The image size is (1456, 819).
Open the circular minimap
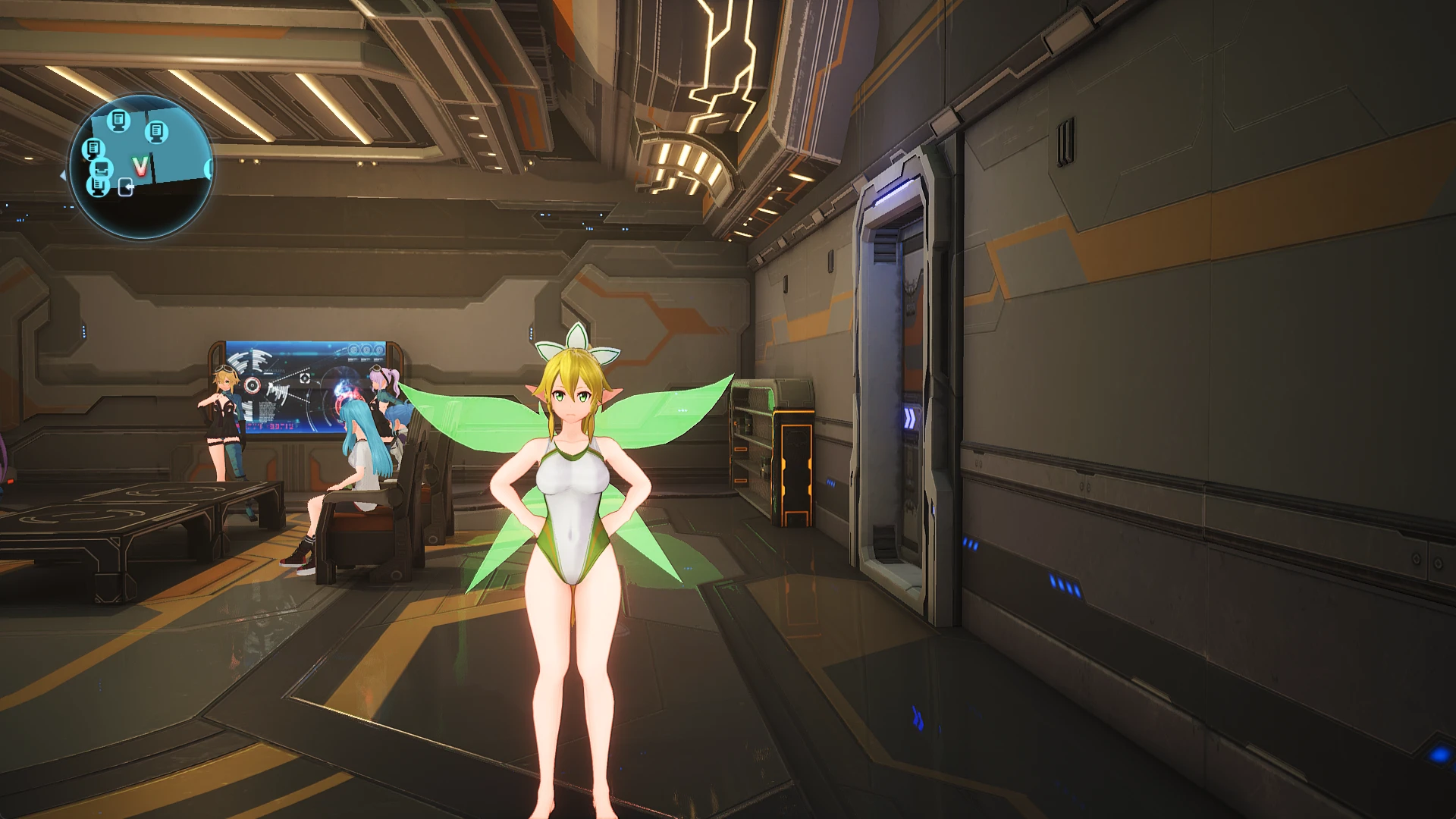(141, 167)
